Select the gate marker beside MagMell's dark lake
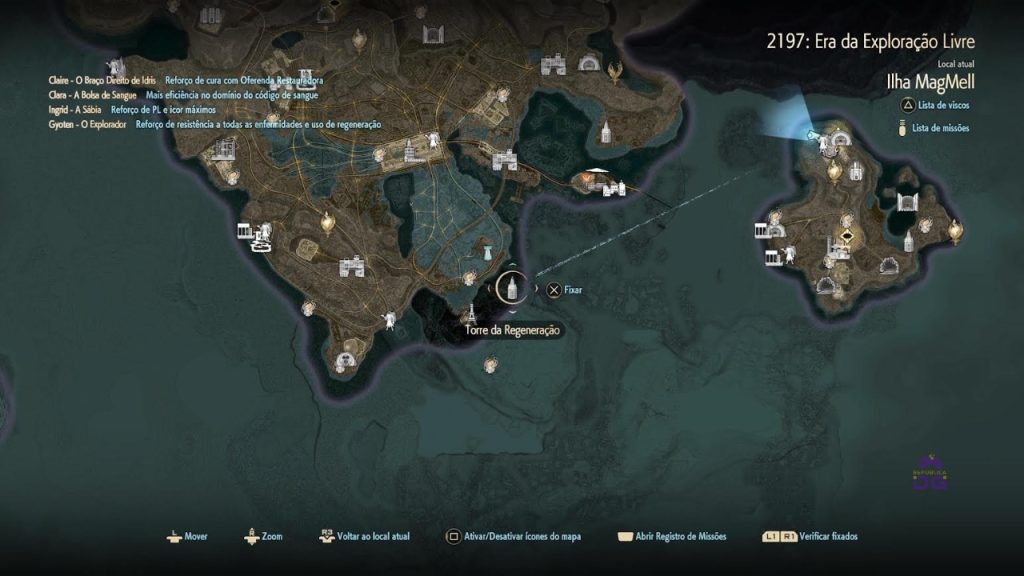Viewport: 1024px width, 576px height. point(908,203)
